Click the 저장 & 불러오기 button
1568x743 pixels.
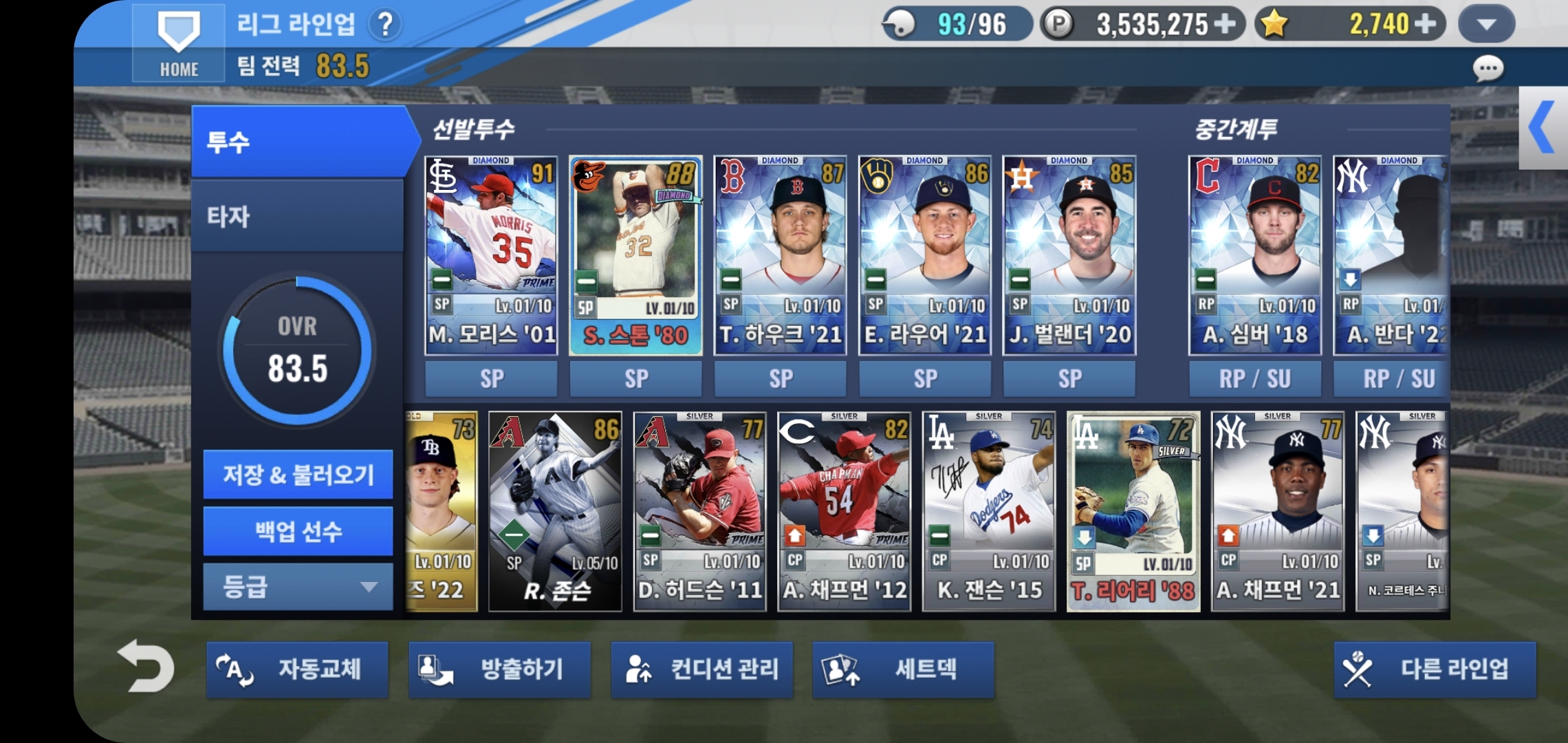click(x=297, y=475)
